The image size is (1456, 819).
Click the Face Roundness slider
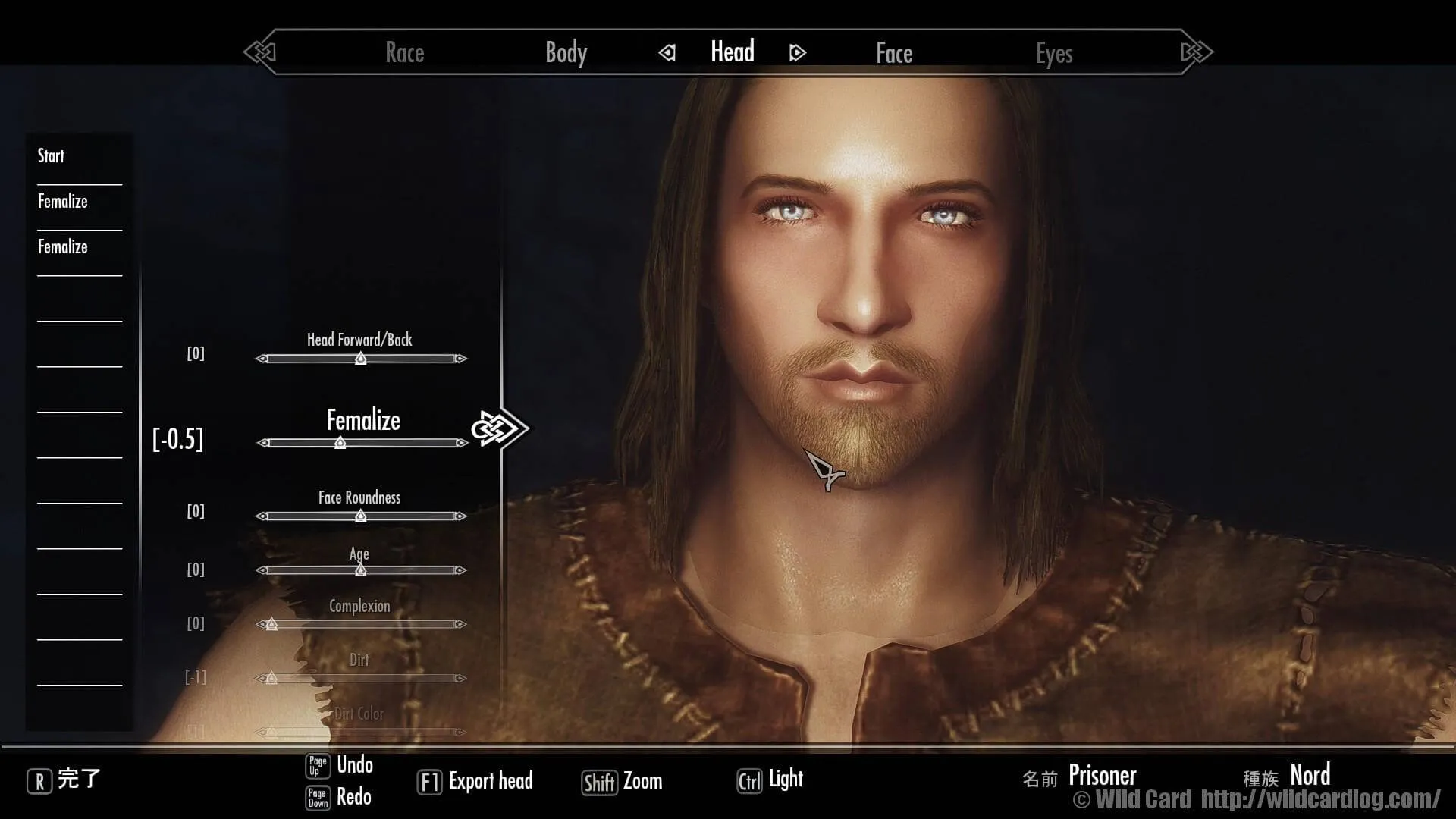[x=361, y=516]
